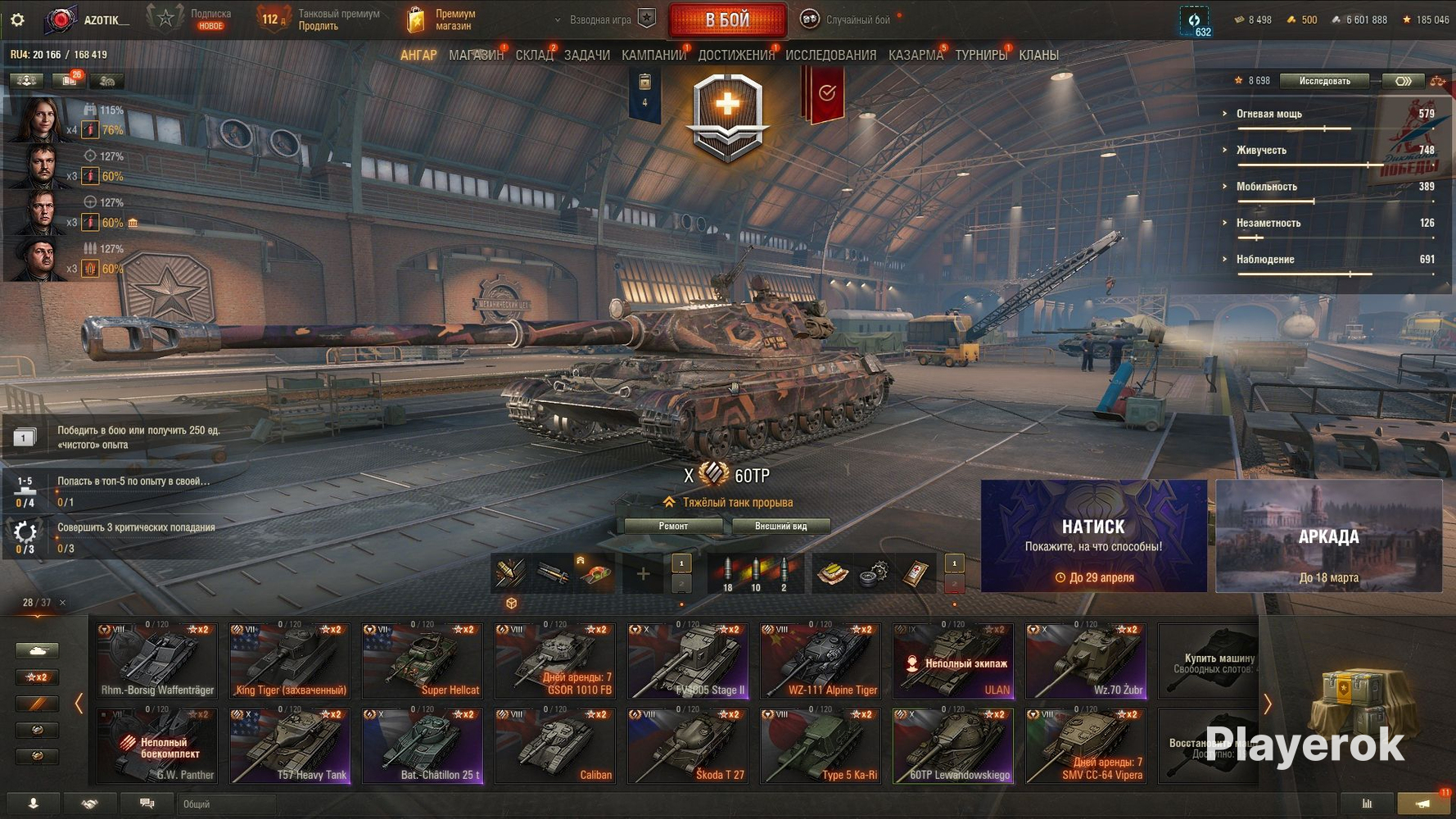Expand the Огневая мощь stat section

pyautogui.click(x=1268, y=114)
